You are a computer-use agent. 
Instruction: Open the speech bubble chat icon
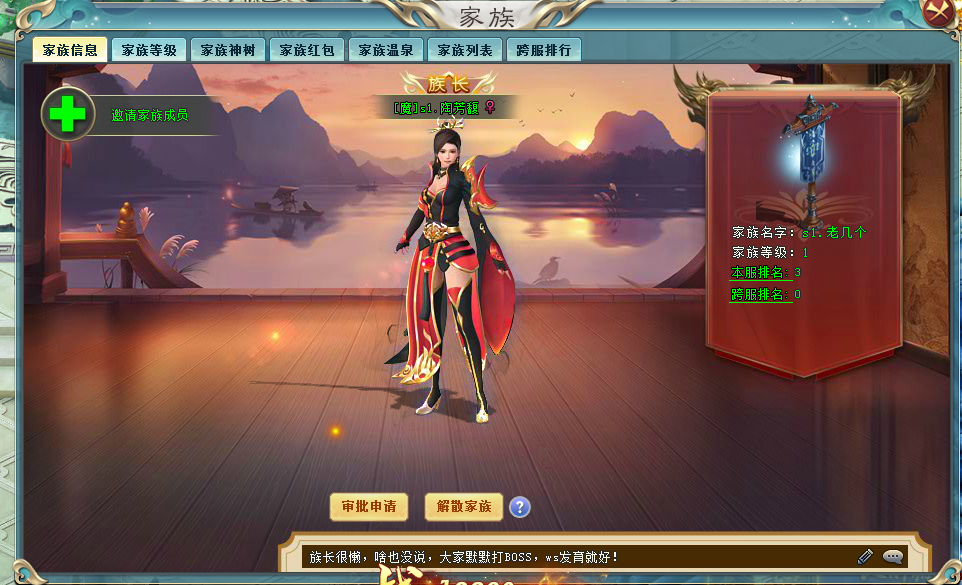892,556
